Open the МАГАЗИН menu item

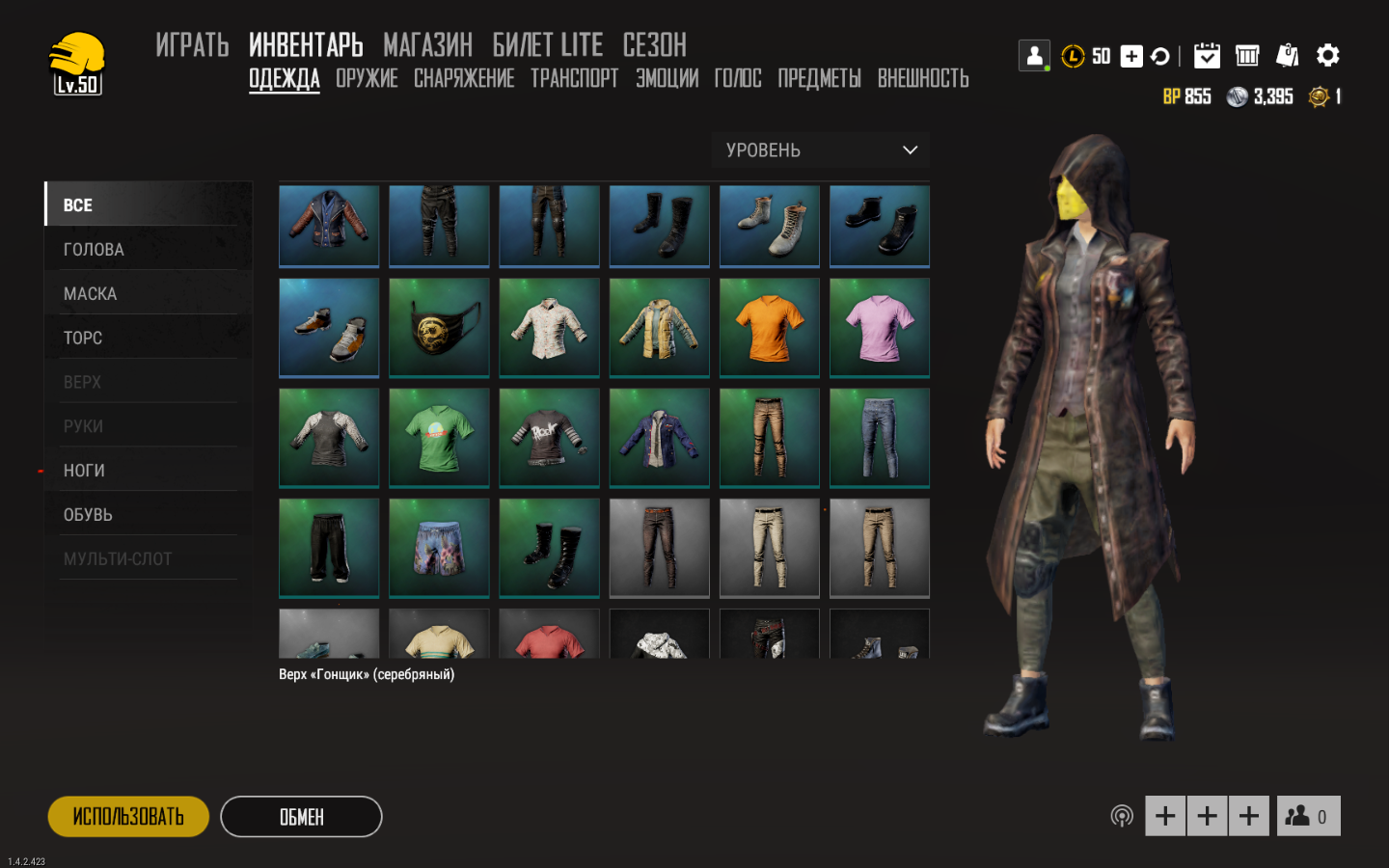click(x=427, y=45)
